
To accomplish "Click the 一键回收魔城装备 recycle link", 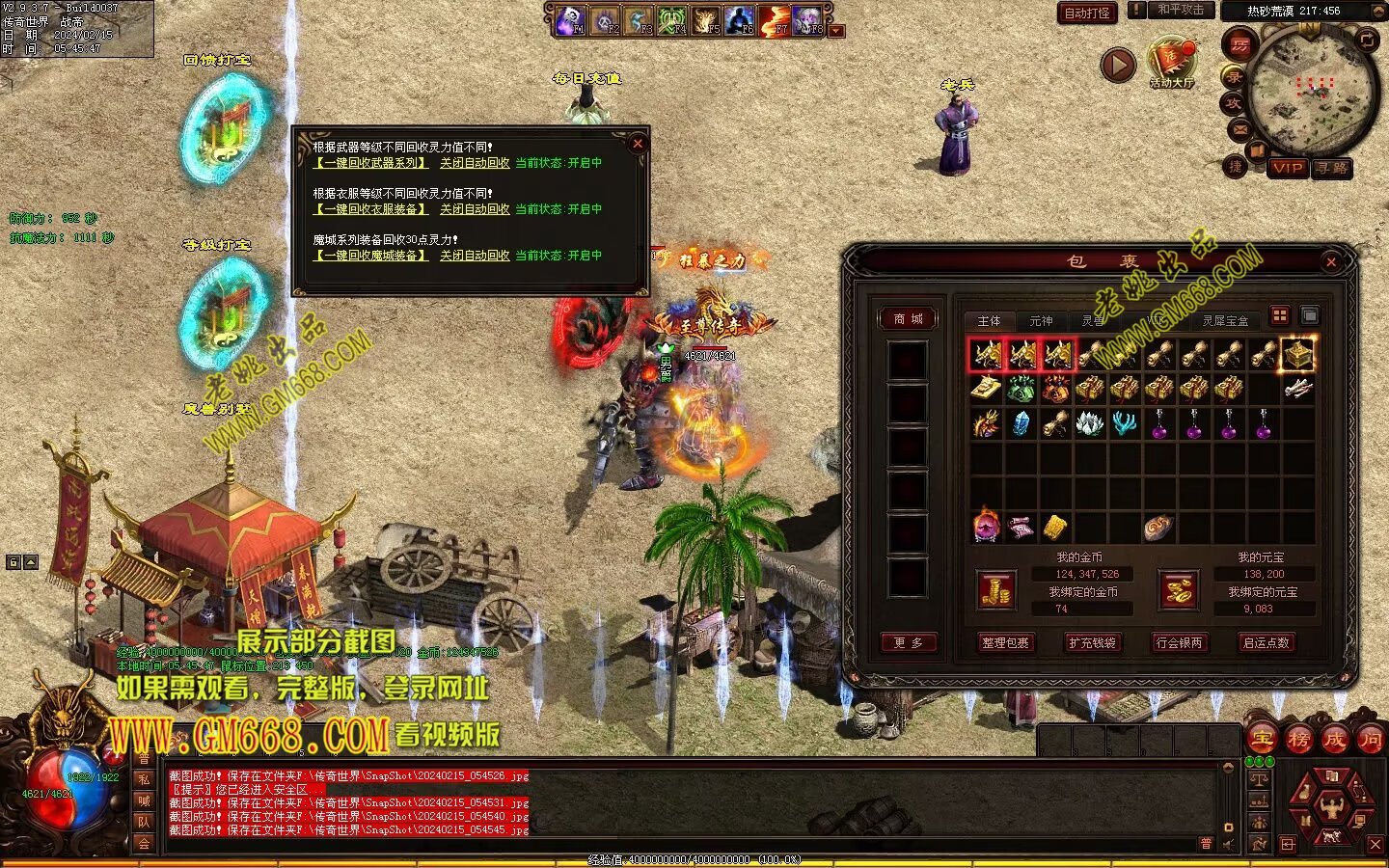I will pos(370,256).
